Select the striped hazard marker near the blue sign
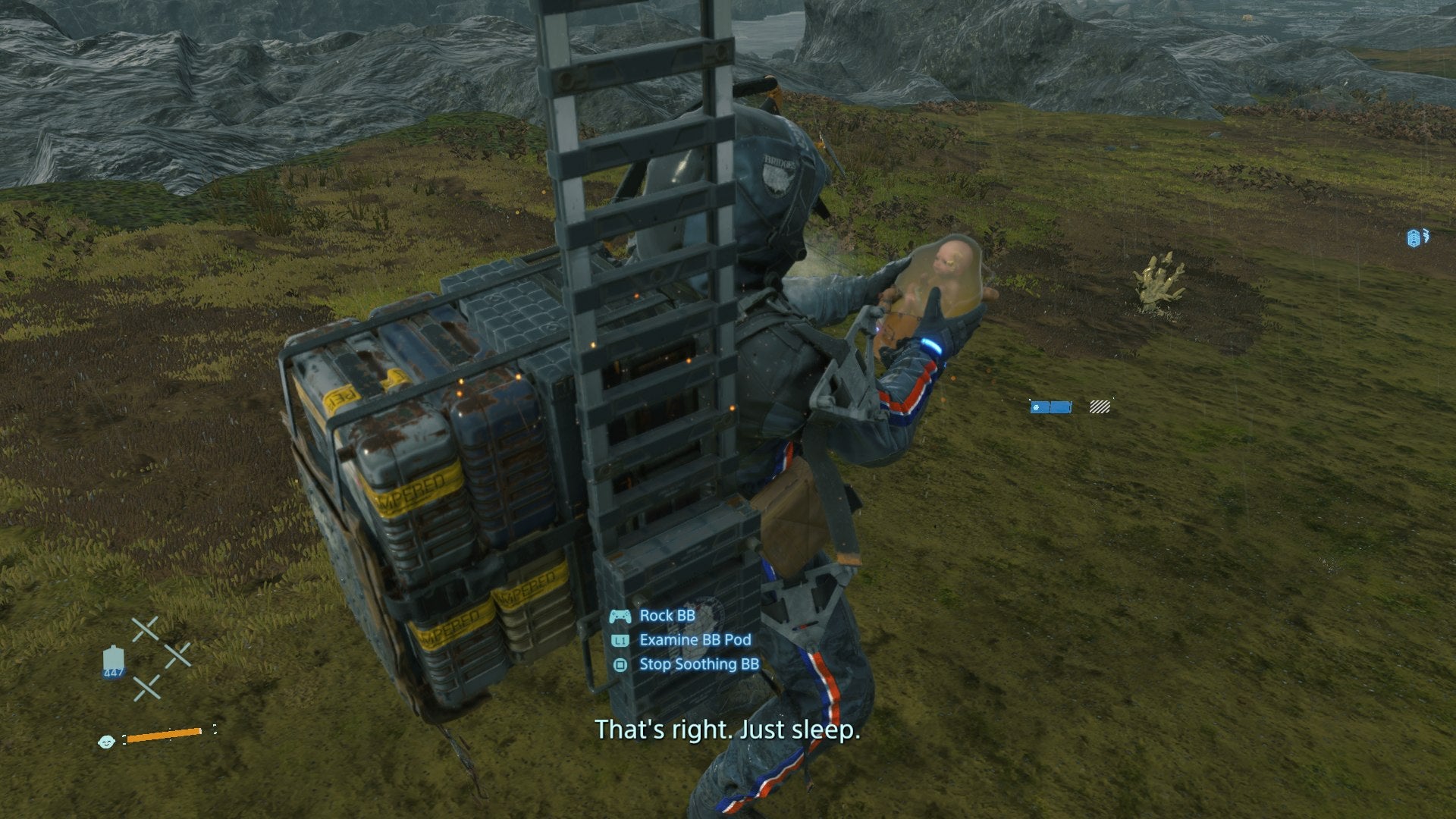Screen dimensions: 1456x819 point(1099,406)
